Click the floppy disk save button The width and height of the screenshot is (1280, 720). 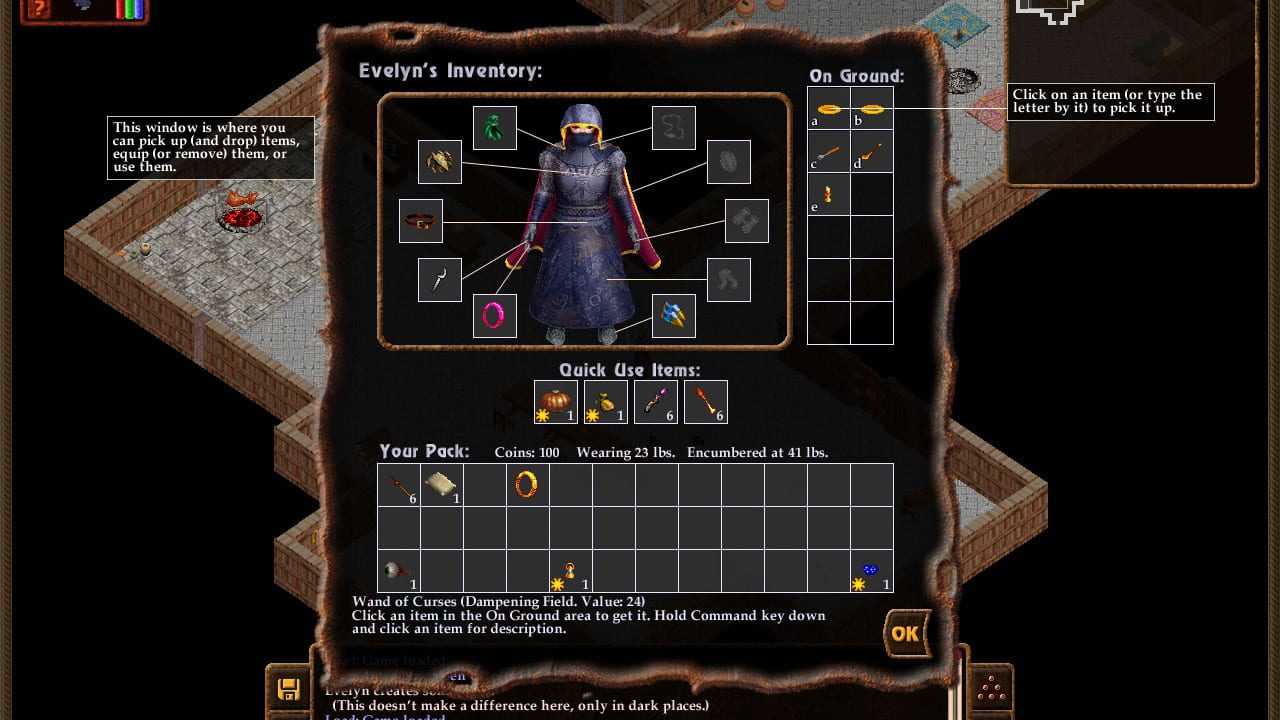point(289,688)
